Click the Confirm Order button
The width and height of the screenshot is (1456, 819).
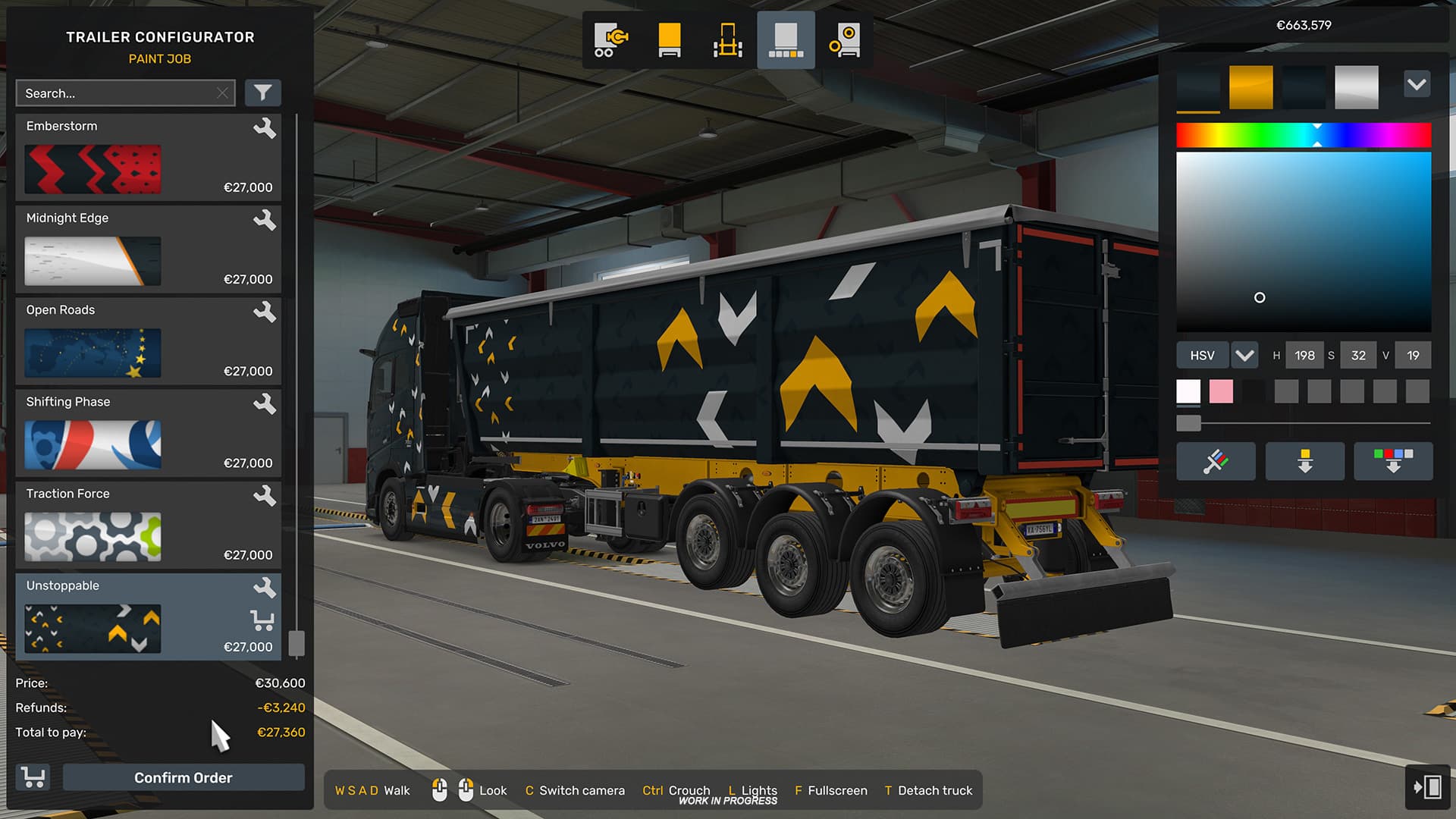[x=183, y=777]
